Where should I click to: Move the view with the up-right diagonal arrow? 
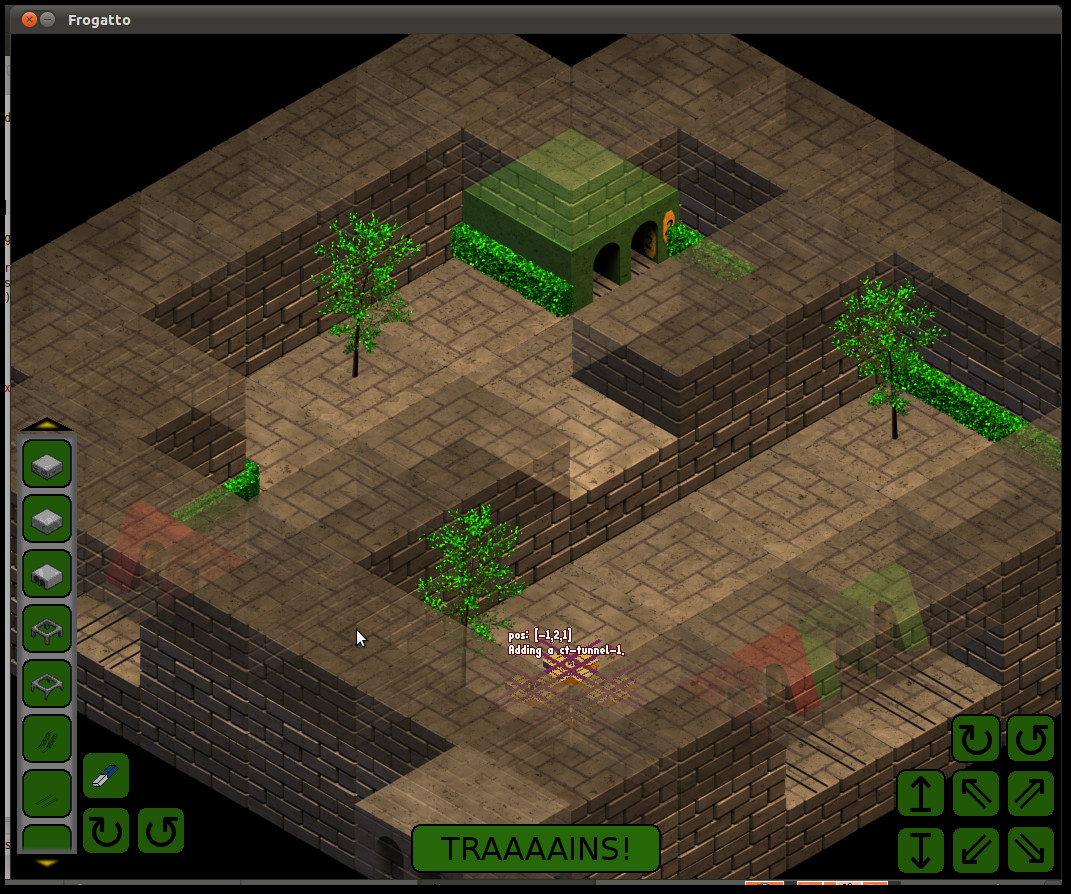(1030, 795)
